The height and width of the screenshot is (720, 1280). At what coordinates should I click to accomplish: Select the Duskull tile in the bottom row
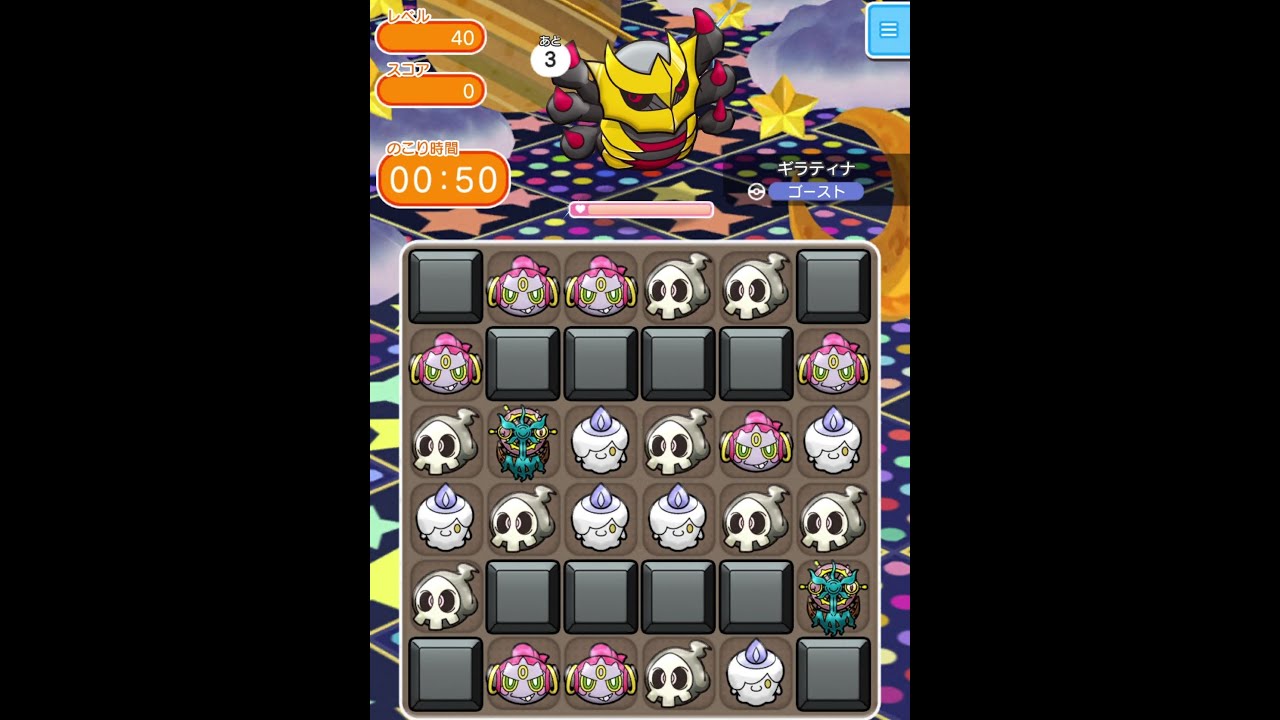coord(677,672)
